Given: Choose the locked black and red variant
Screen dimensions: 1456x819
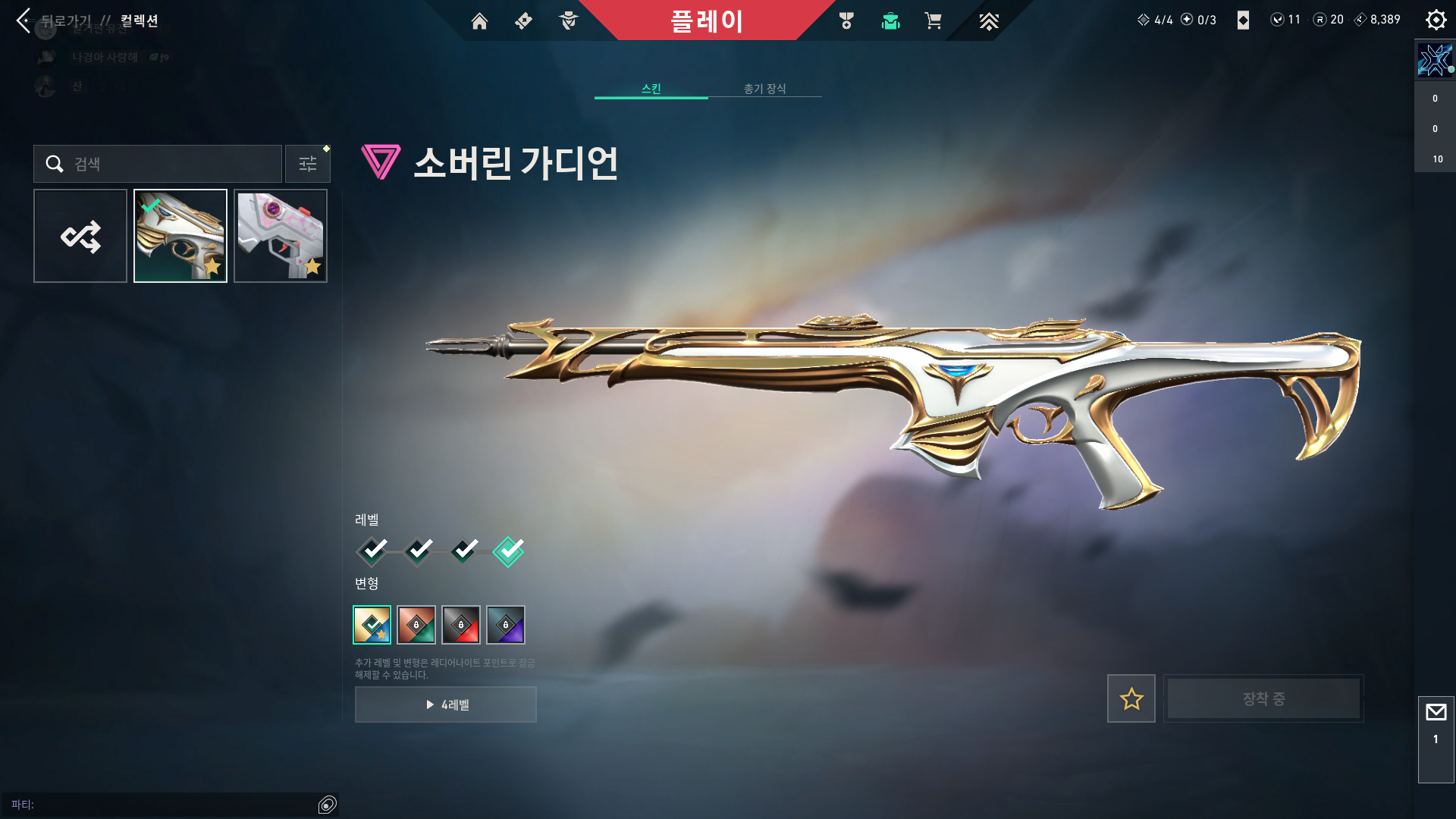Looking at the screenshot, I should point(461,625).
